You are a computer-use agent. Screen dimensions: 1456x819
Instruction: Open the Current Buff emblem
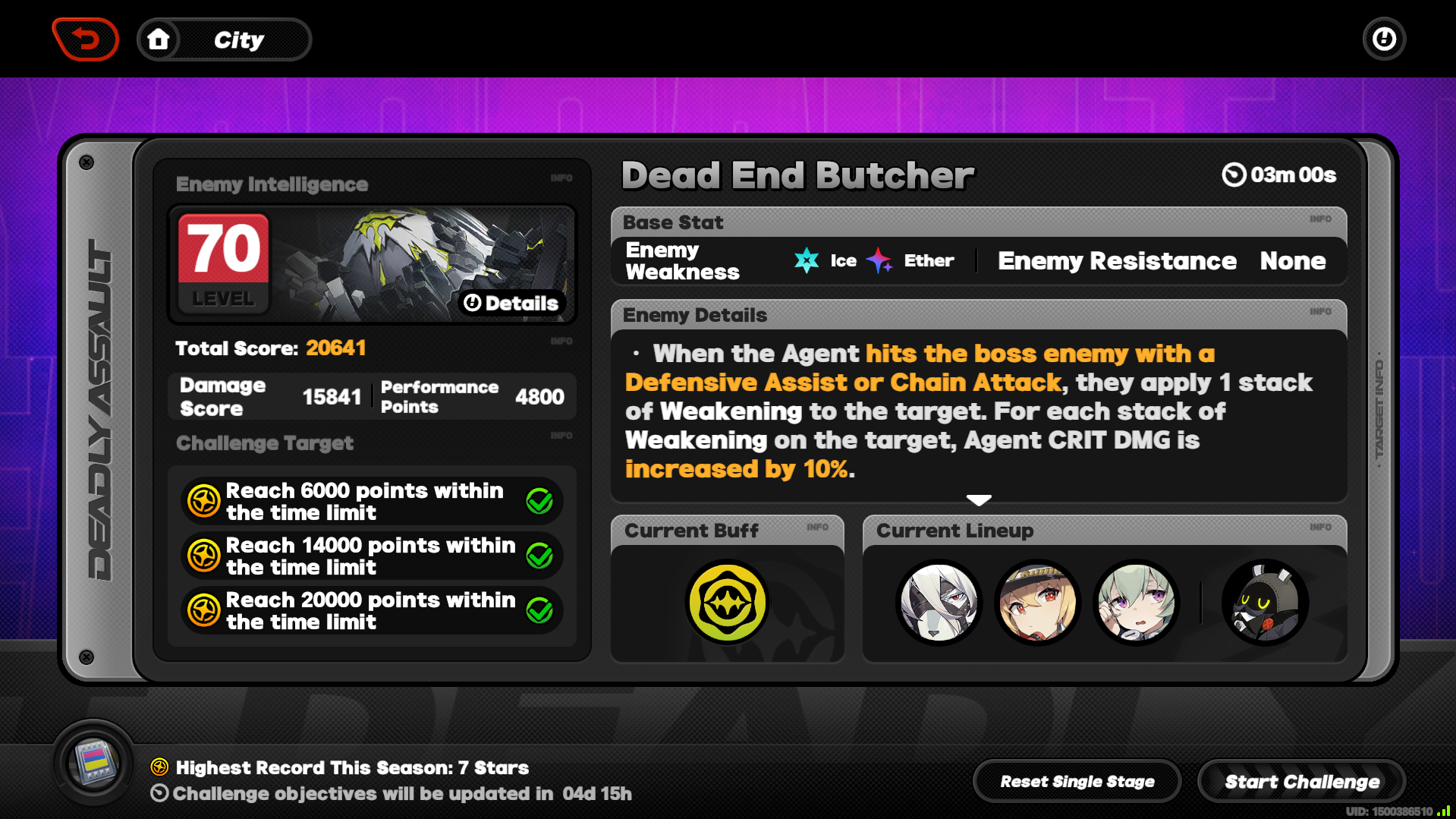tap(726, 601)
